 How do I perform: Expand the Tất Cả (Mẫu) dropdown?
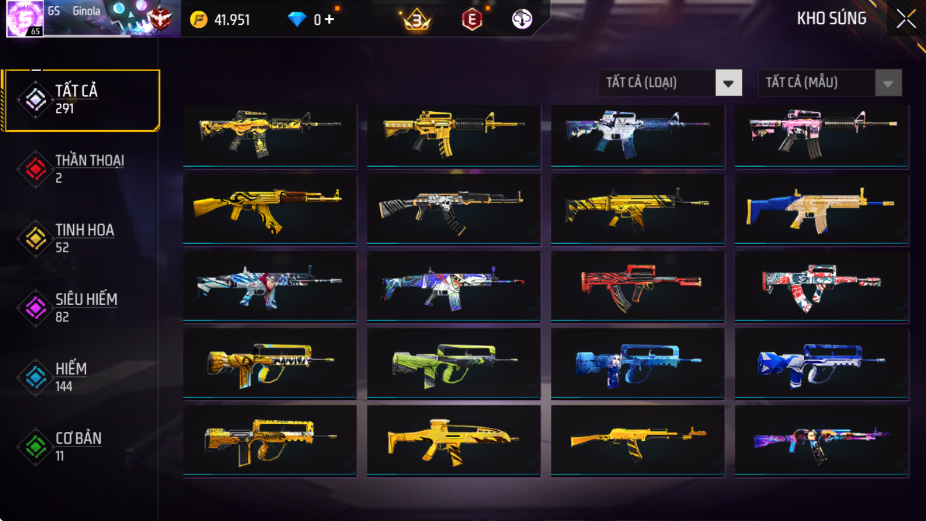830,83
